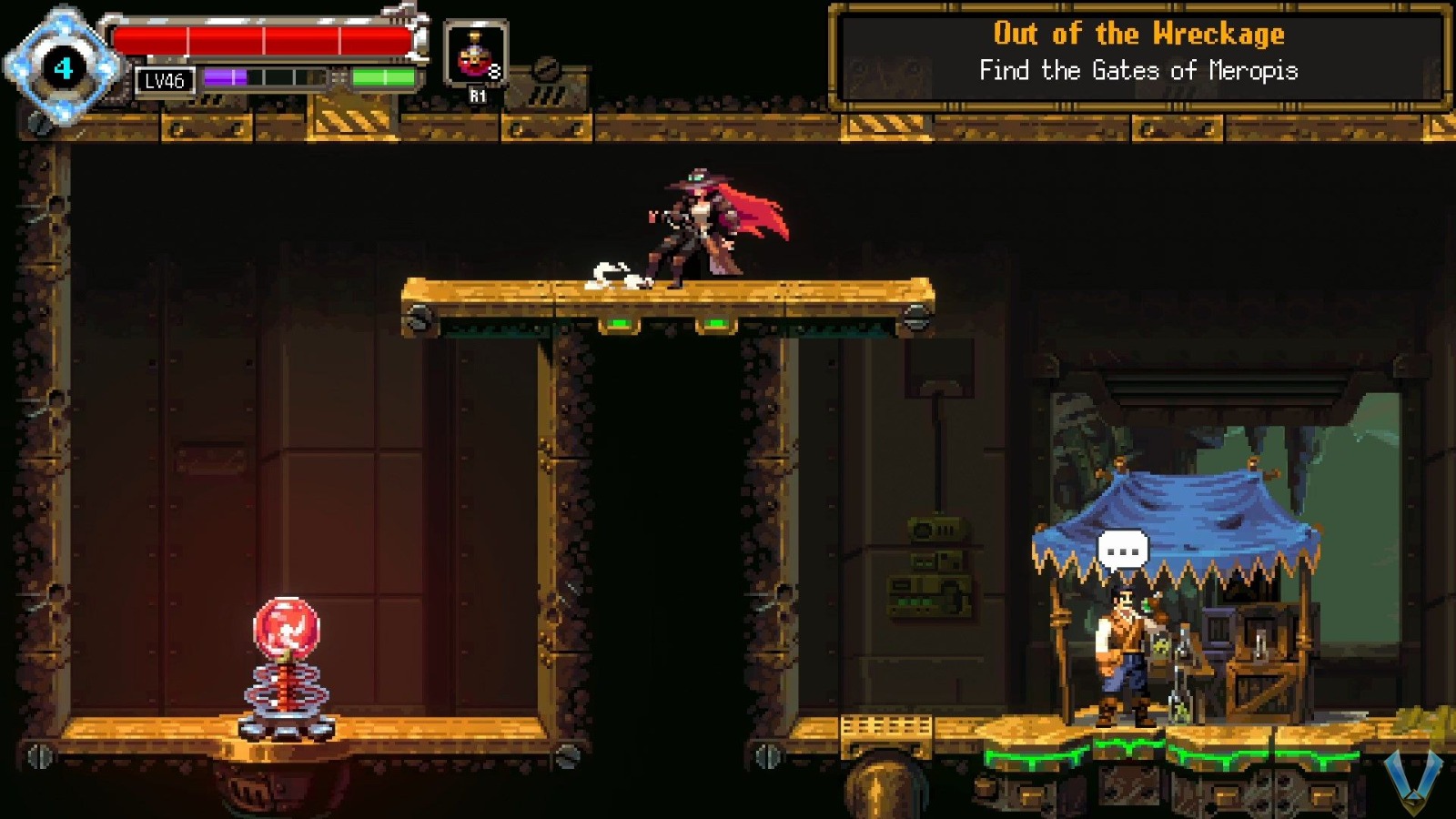Click the green stamina bar
This screenshot has height=819, width=1456.
pyautogui.click(x=382, y=75)
